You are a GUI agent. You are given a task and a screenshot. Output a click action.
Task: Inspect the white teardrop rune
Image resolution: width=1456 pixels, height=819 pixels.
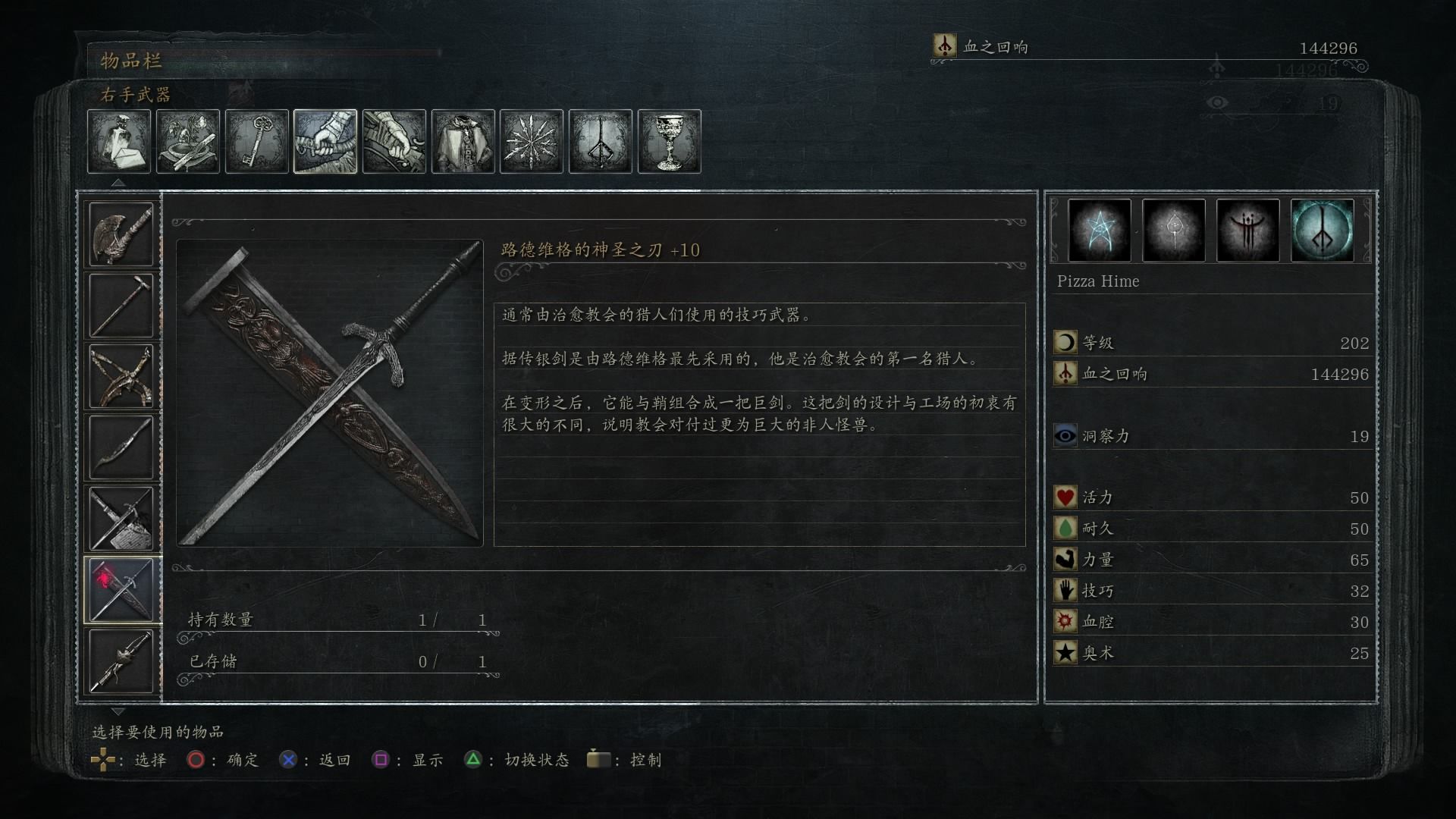(x=1174, y=231)
